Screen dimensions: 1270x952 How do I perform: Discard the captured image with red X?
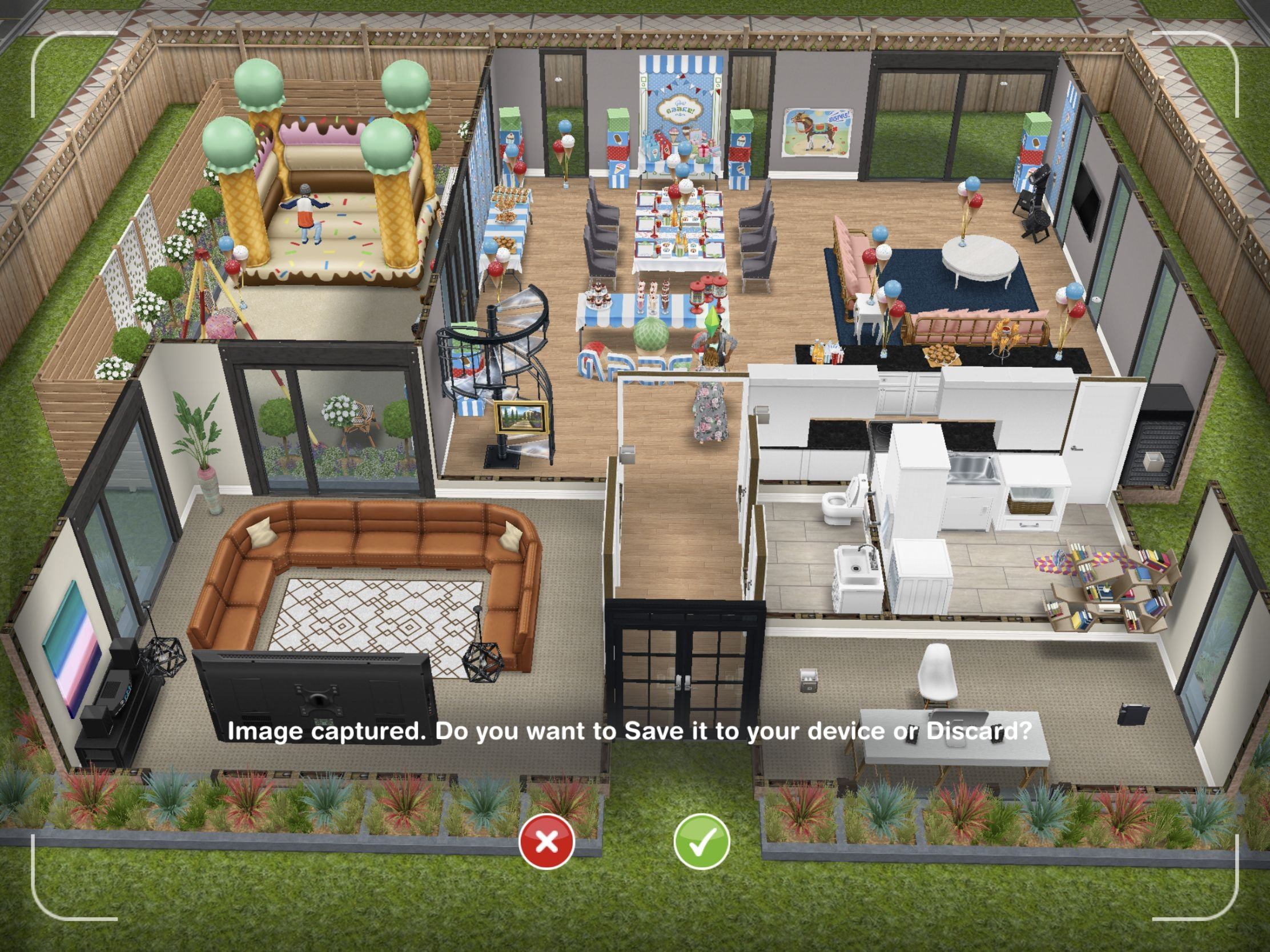(x=546, y=841)
